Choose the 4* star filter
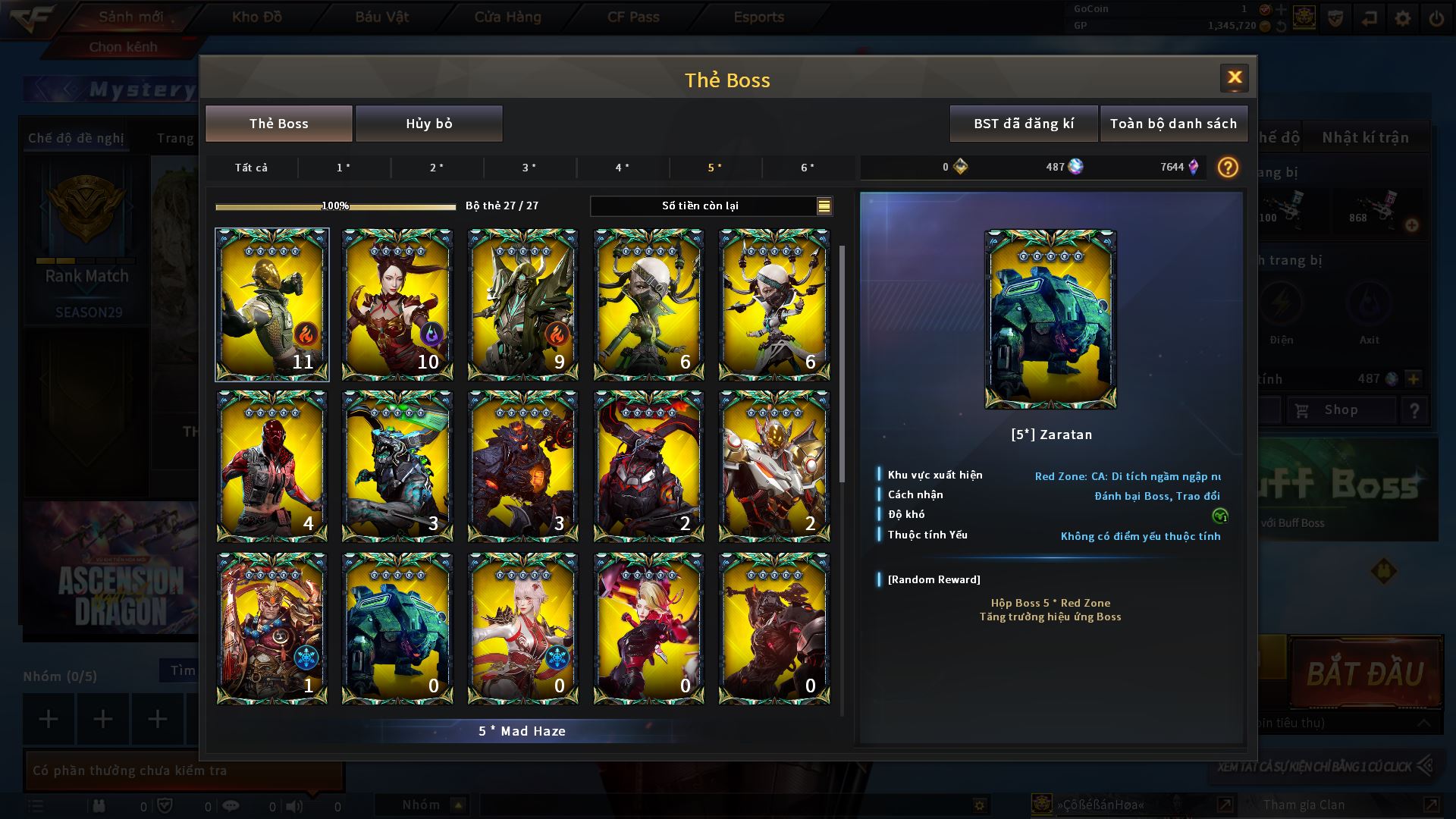 pos(622,168)
